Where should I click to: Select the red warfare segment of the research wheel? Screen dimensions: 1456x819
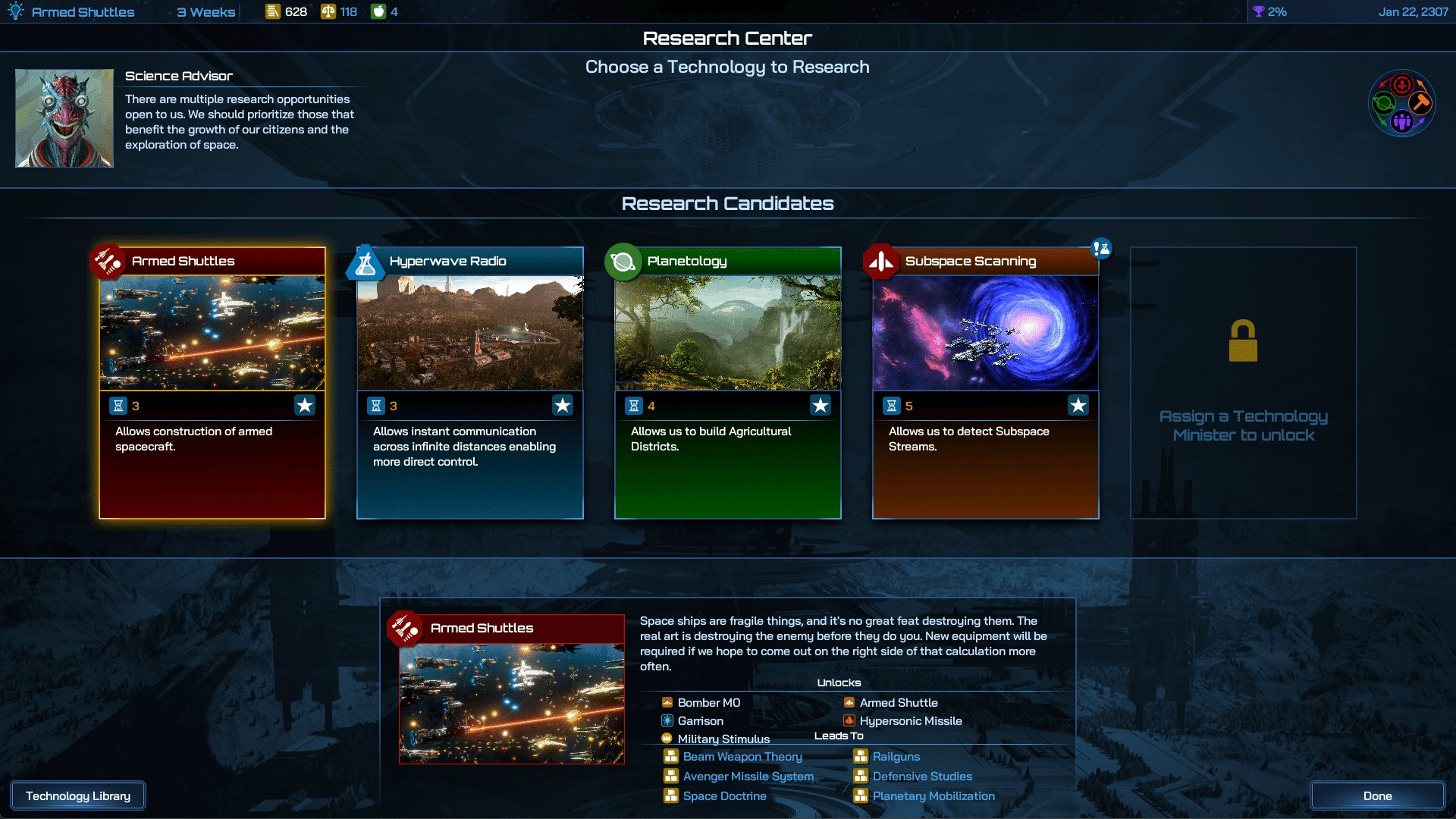point(1401,85)
